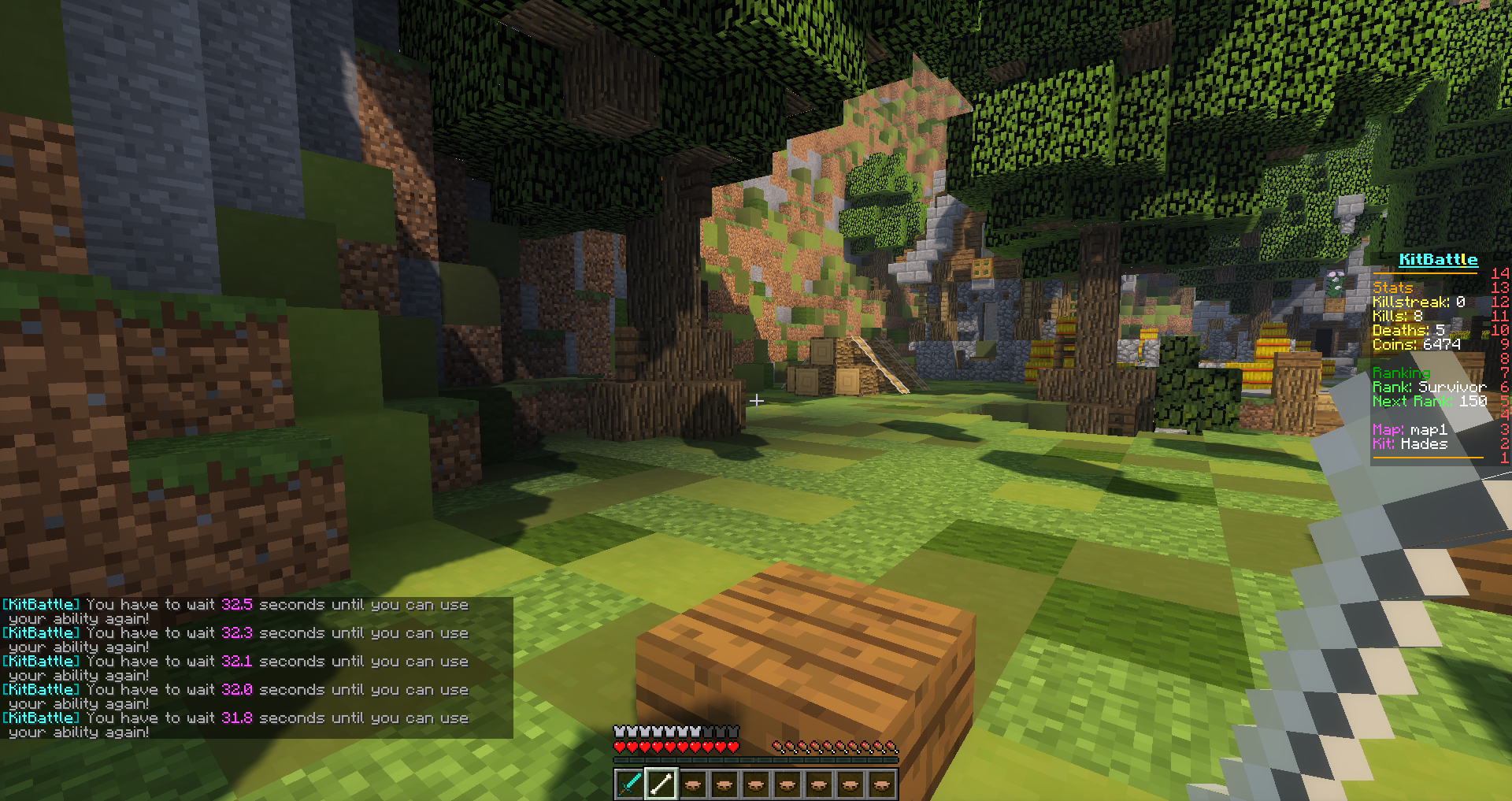Select the bone hotbar slot

click(x=661, y=784)
